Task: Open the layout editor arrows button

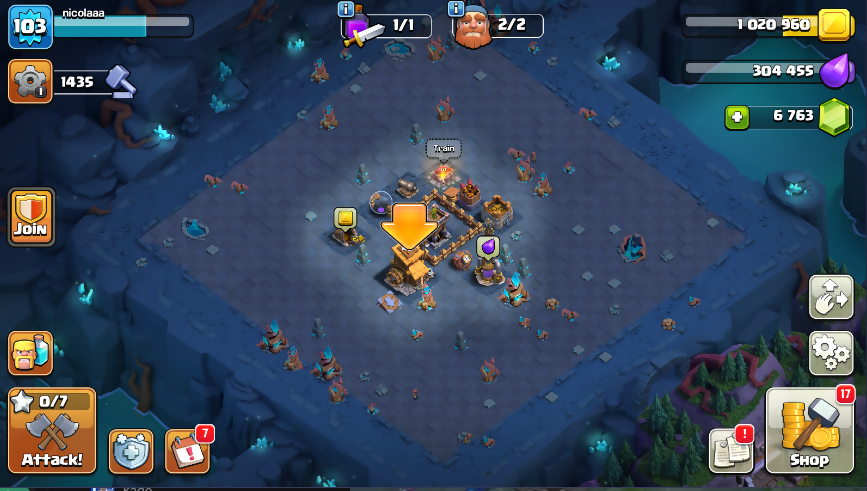Action: coord(830,296)
